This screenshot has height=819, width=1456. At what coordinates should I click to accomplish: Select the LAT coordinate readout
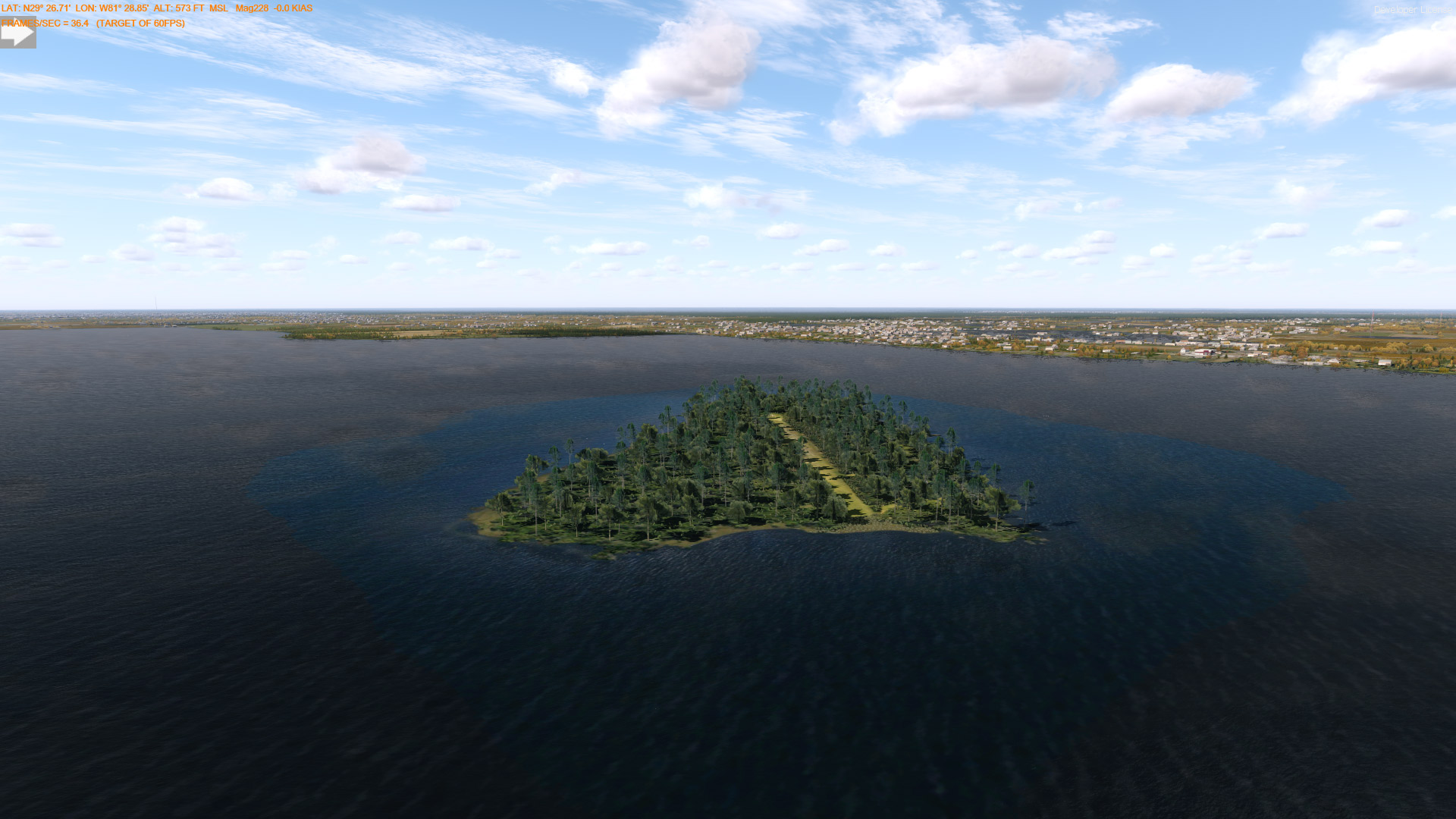pyautogui.click(x=36, y=8)
